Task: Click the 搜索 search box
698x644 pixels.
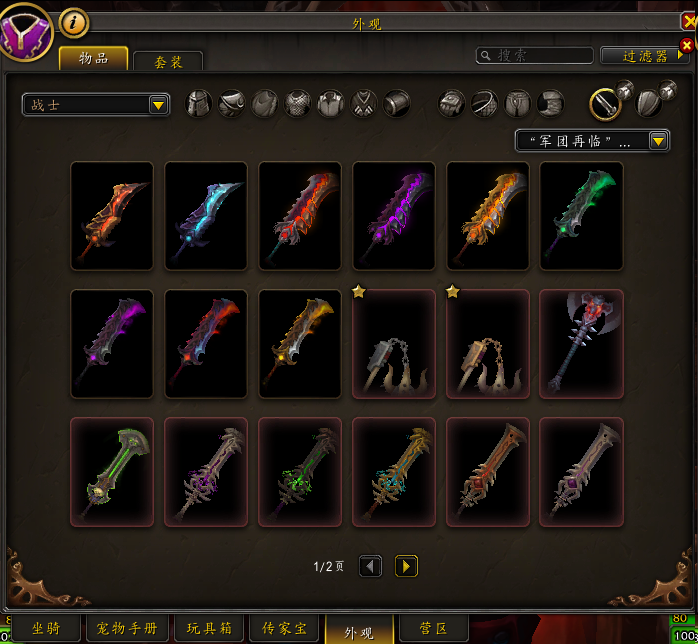Action: pos(534,56)
